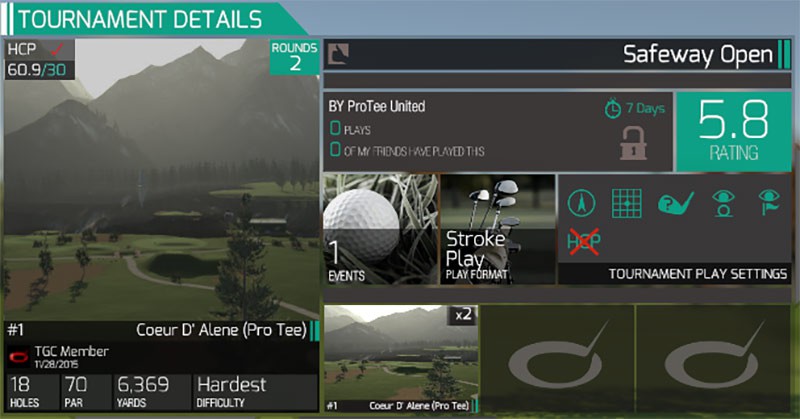Select the question mark club icon
The height and width of the screenshot is (419, 800).
point(674,203)
